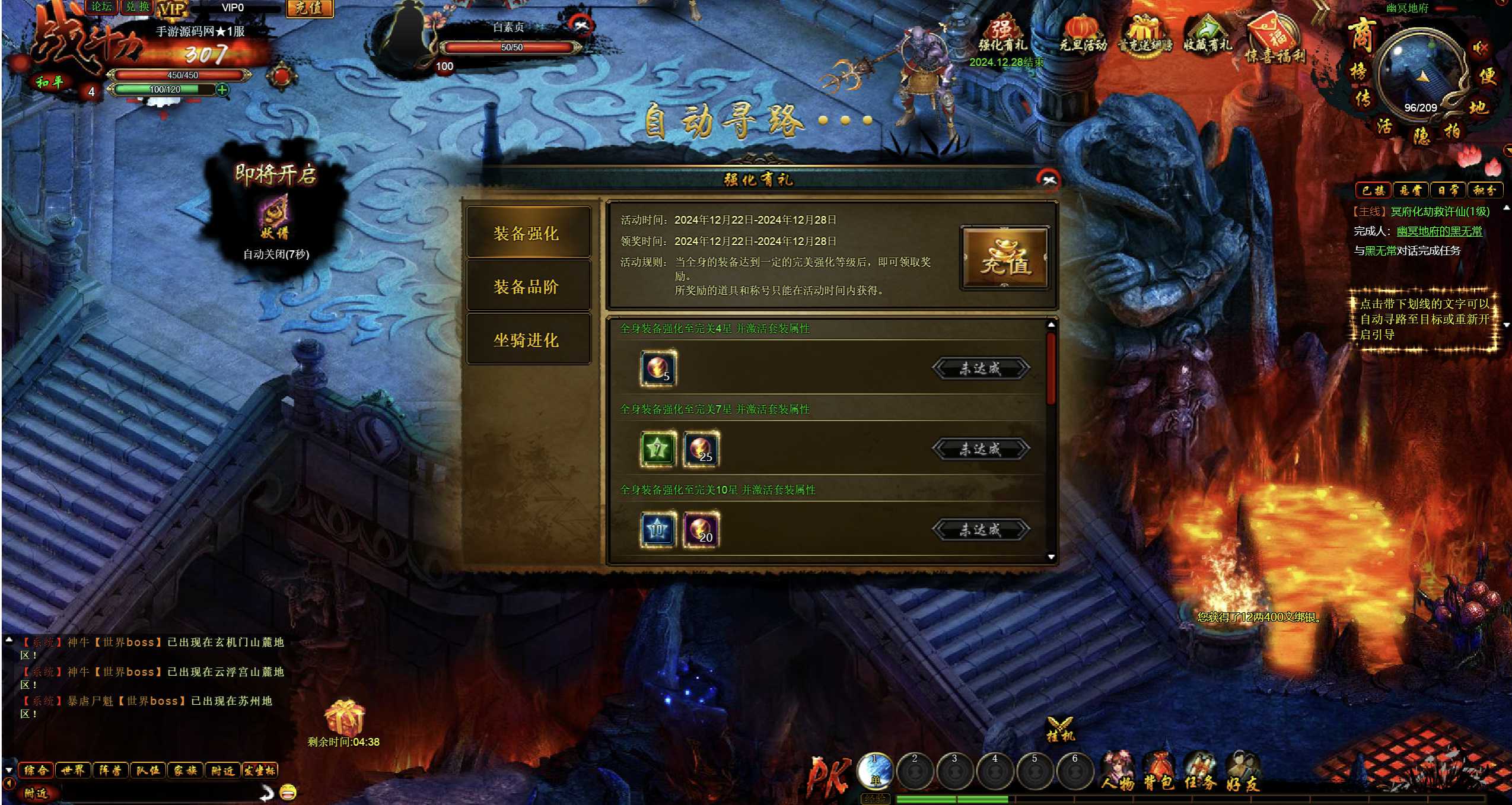This screenshot has width=1512, height=805.
Task: Close the 强化有礼 event window
Action: tap(1048, 180)
